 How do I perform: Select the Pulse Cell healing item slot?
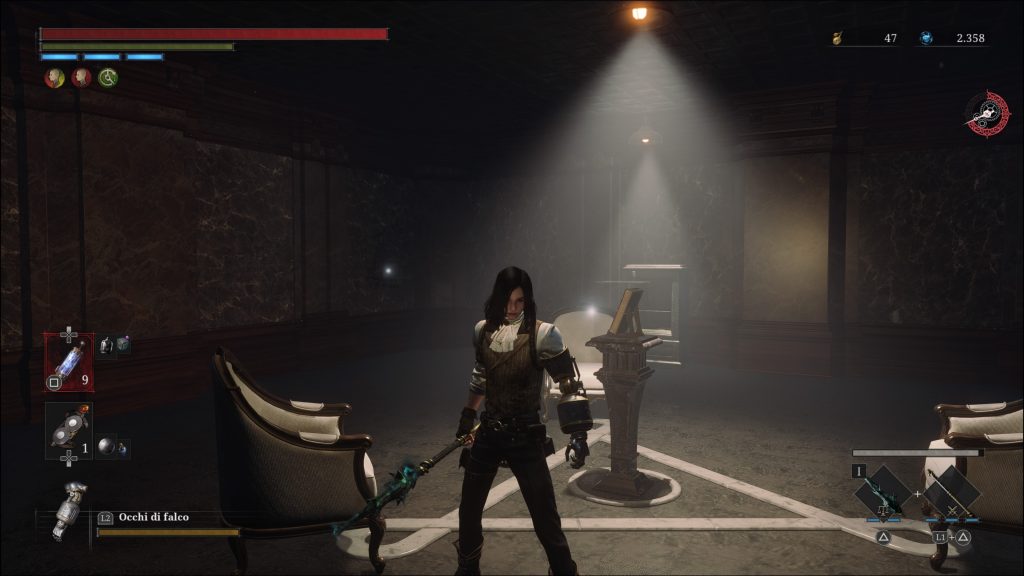[x=69, y=362]
